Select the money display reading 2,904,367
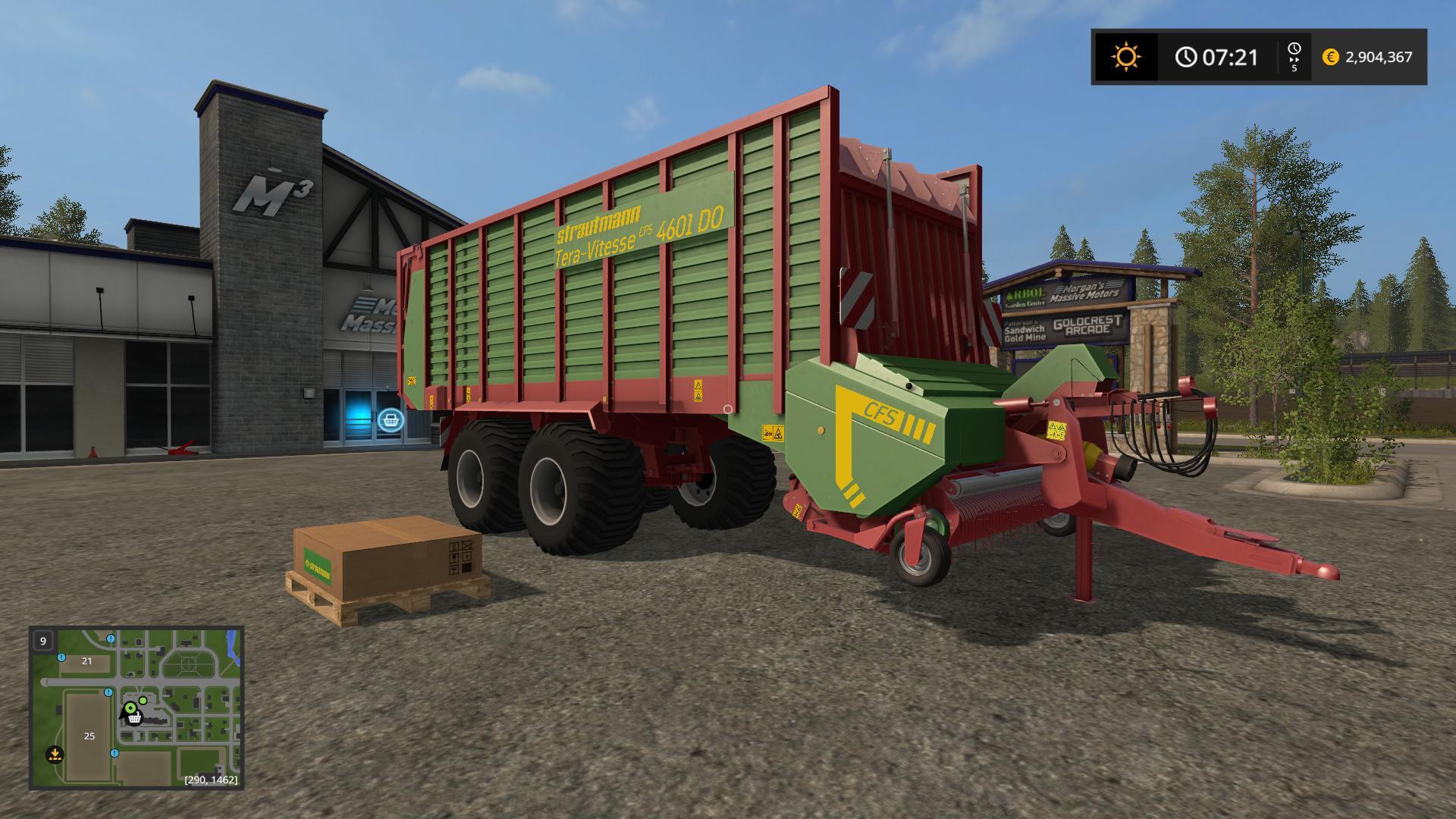The height and width of the screenshot is (819, 1456). [x=1379, y=56]
